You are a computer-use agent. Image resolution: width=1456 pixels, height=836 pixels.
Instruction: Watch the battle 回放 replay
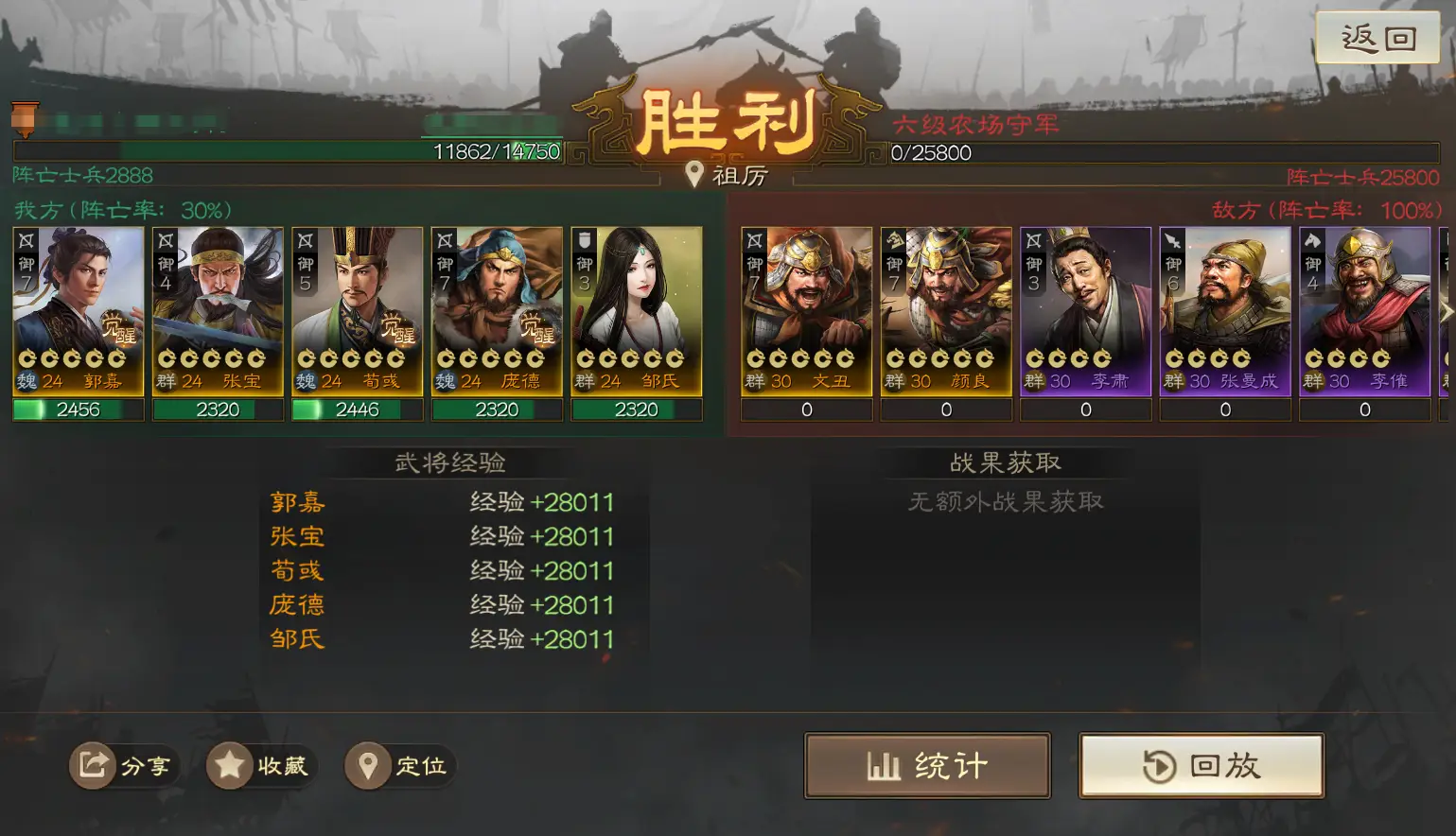(1202, 765)
